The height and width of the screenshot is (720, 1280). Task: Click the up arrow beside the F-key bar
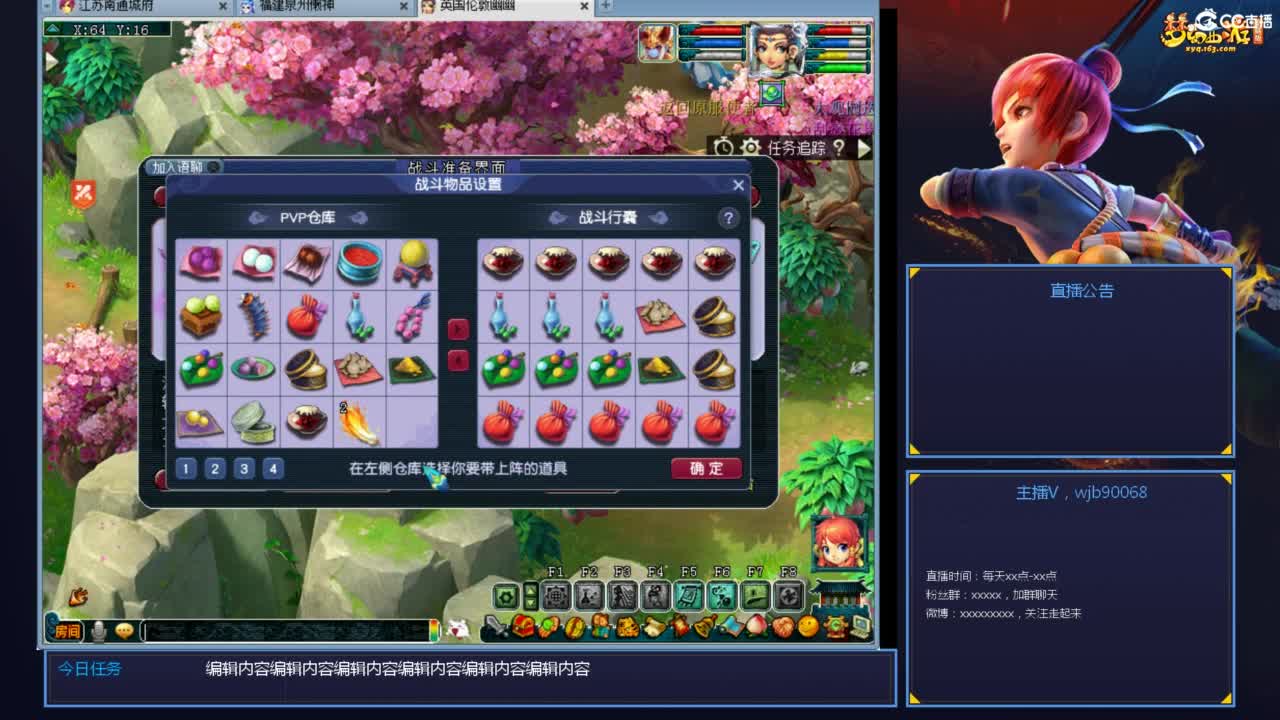pyautogui.click(x=529, y=589)
